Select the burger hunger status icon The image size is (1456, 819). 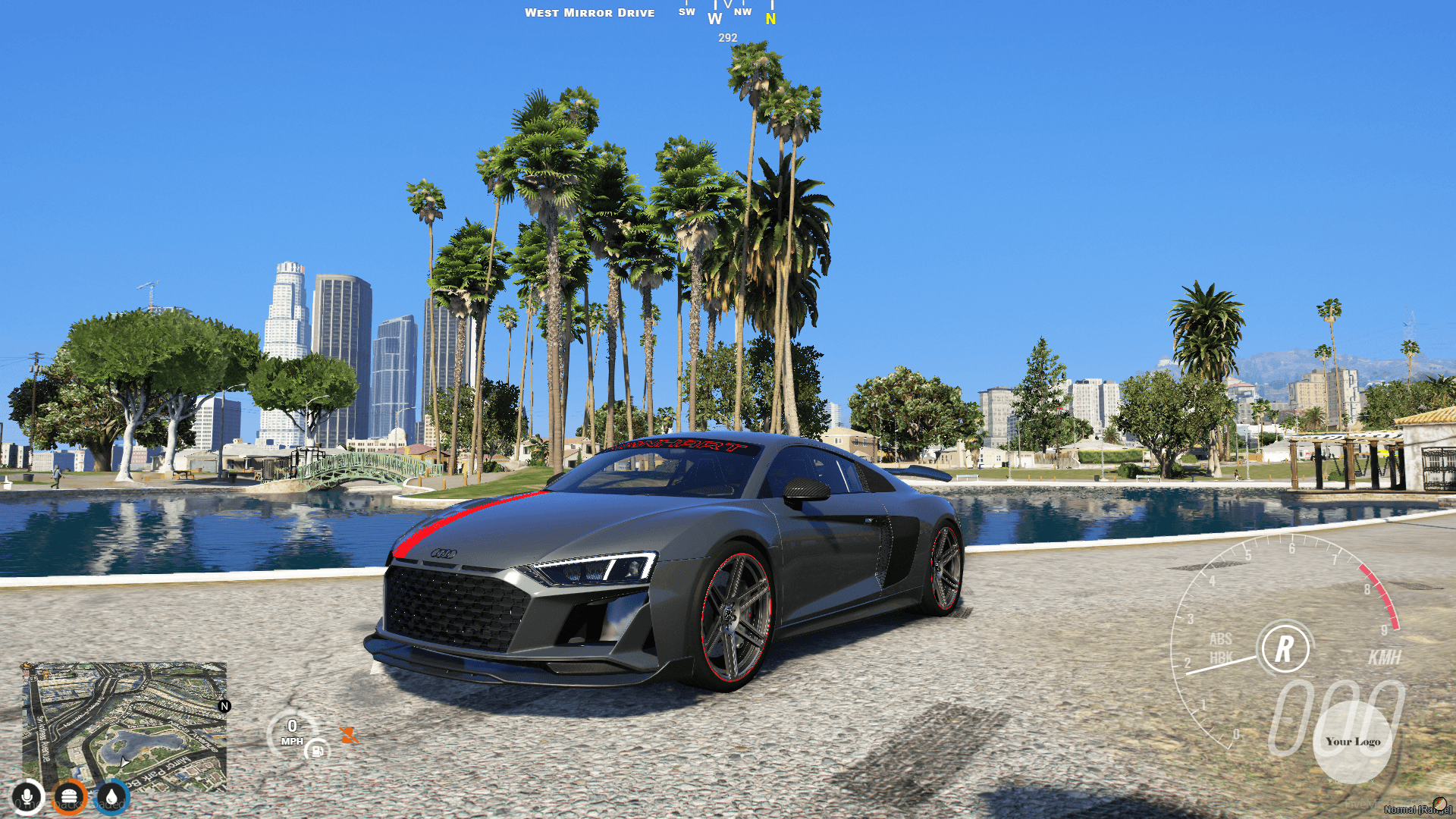point(71,795)
